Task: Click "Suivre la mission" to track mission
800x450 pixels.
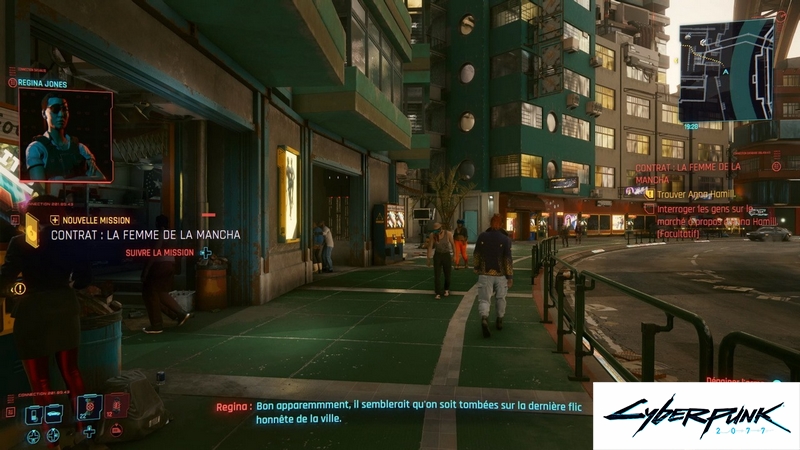Action: (x=160, y=253)
